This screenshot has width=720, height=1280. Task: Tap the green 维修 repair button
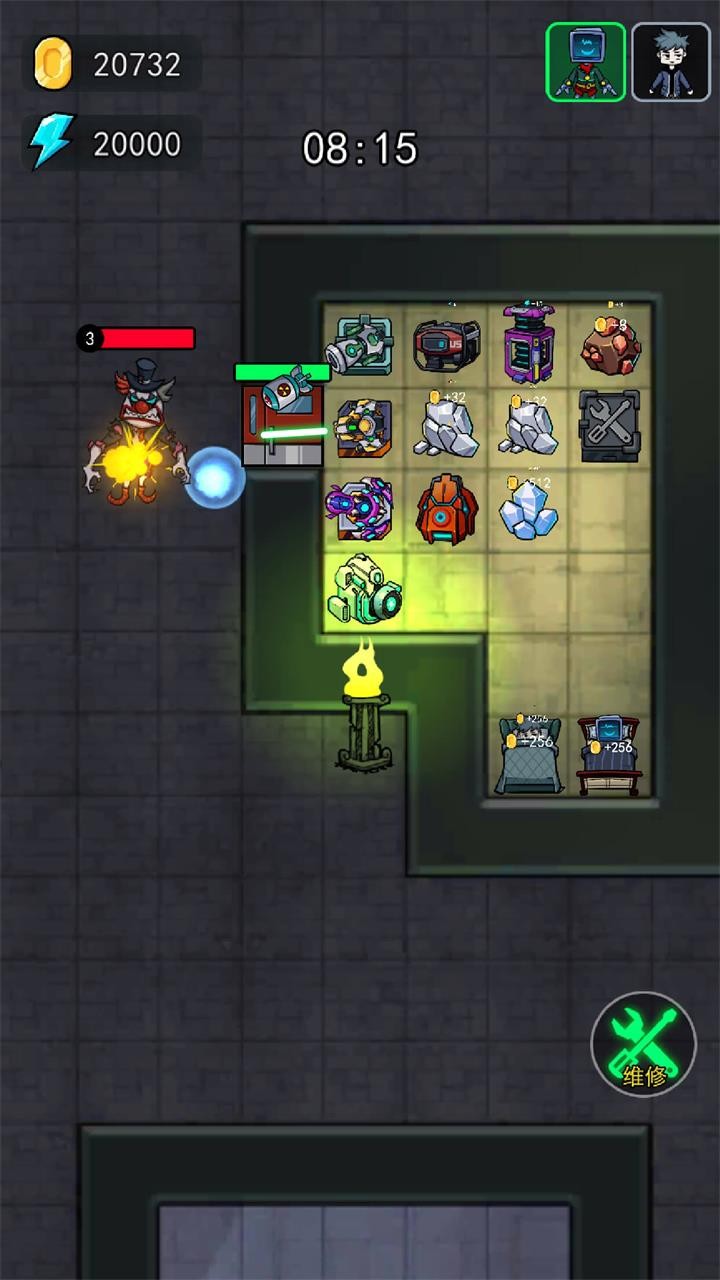[x=644, y=1045]
